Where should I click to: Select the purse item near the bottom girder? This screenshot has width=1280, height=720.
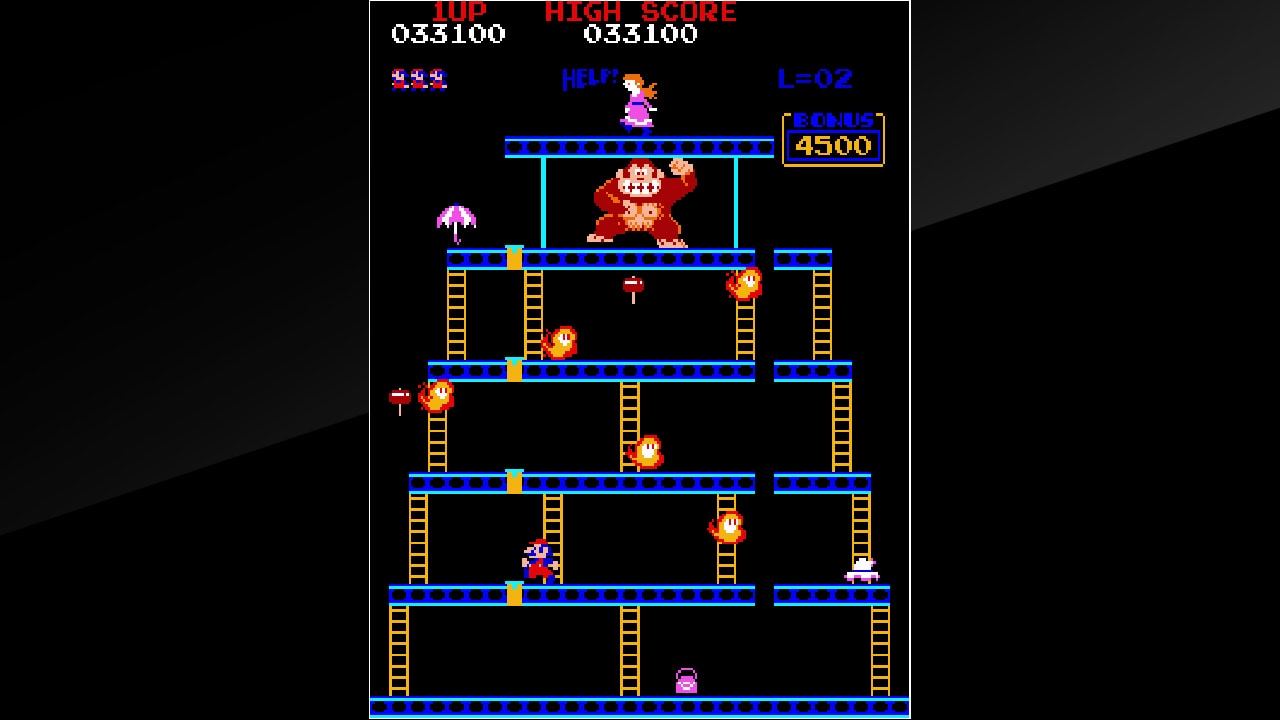(688, 681)
